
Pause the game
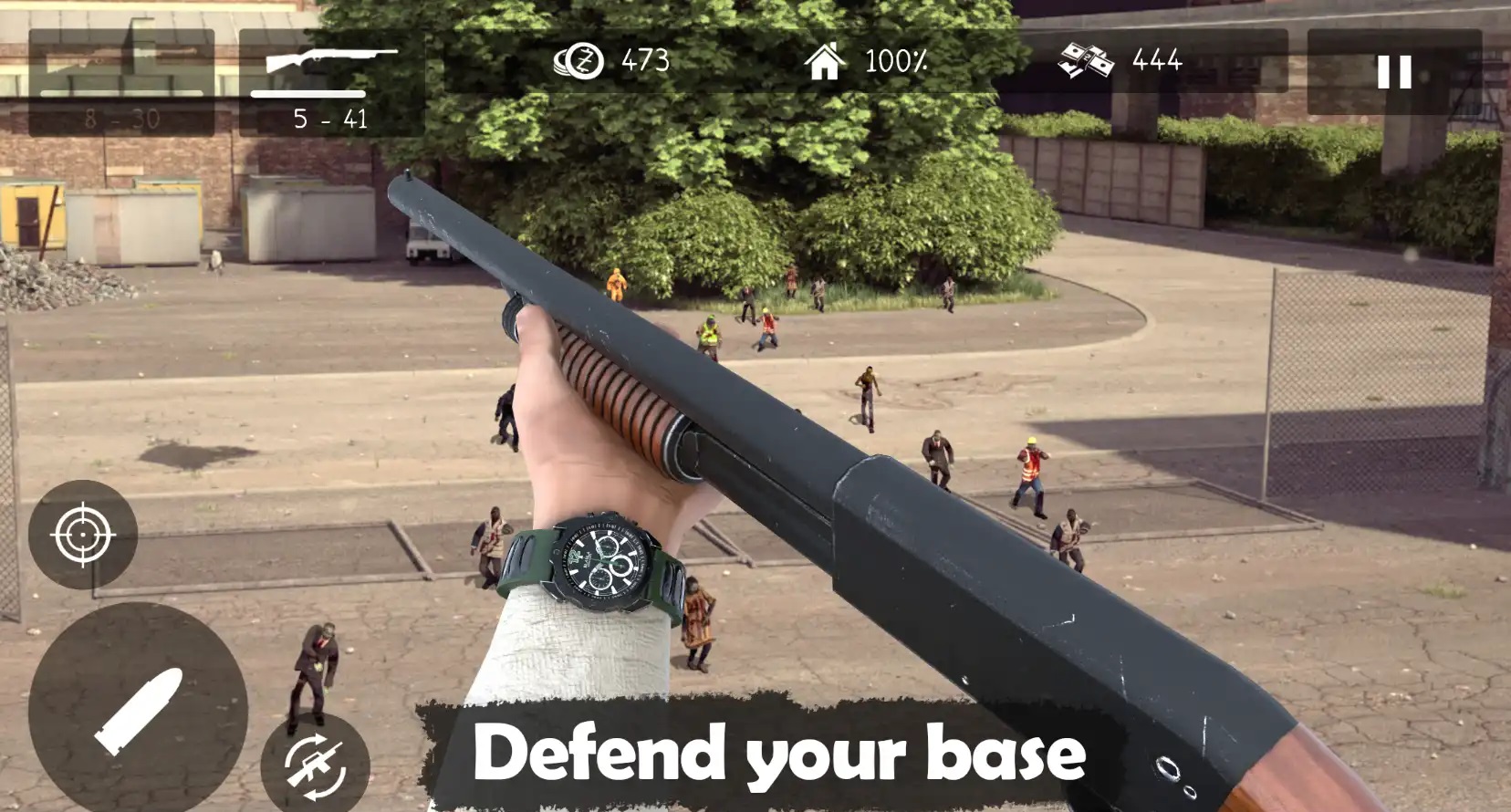1393,72
